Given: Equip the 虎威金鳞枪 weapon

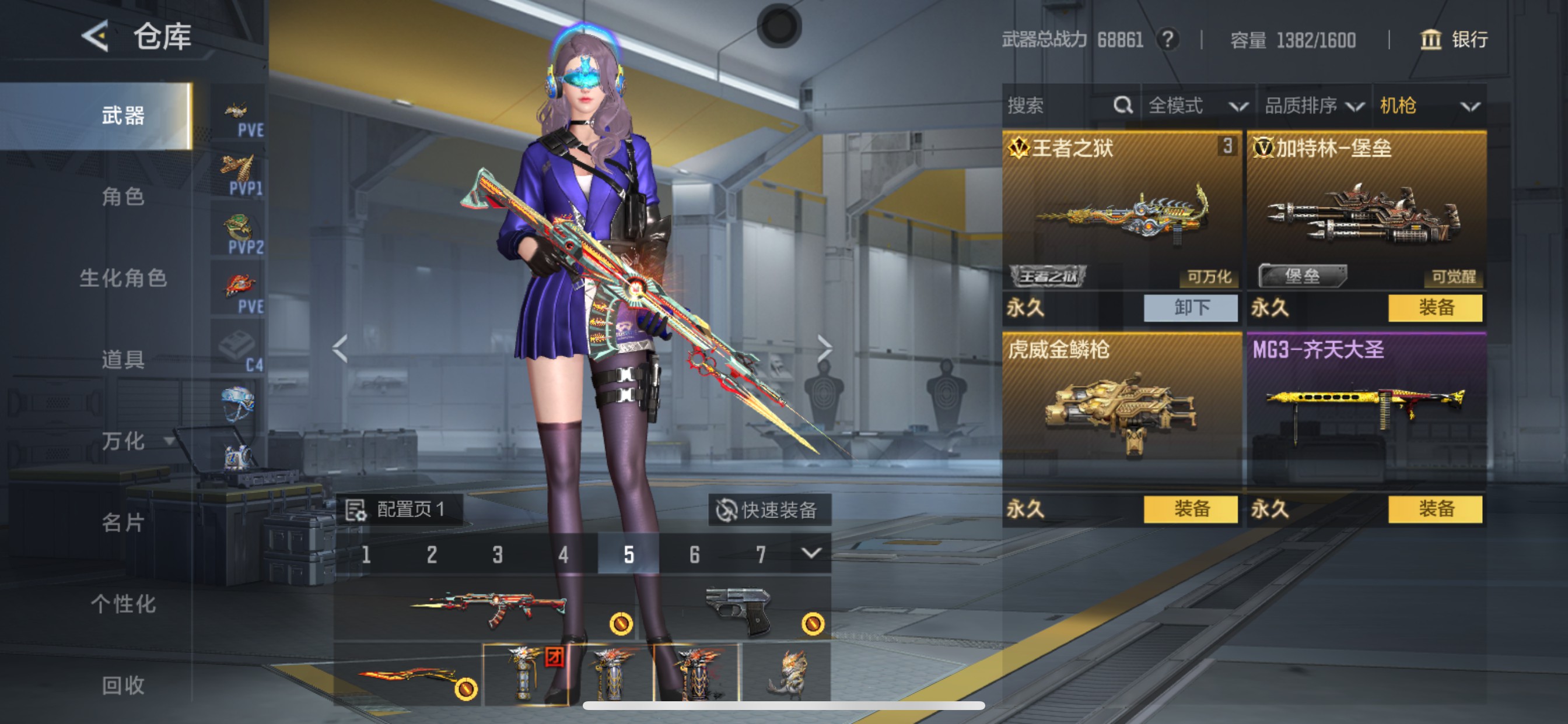Looking at the screenshot, I should tap(1190, 509).
